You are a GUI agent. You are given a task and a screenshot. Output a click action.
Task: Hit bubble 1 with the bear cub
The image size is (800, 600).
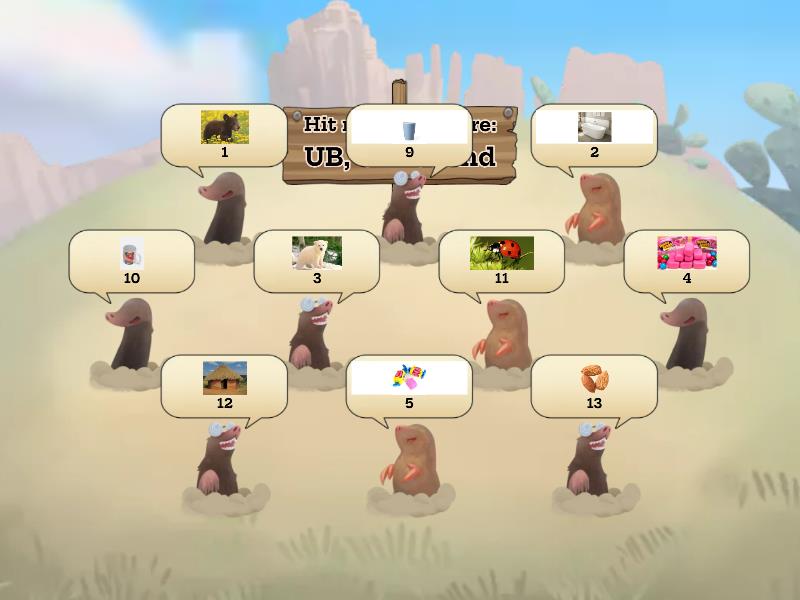[x=224, y=134]
